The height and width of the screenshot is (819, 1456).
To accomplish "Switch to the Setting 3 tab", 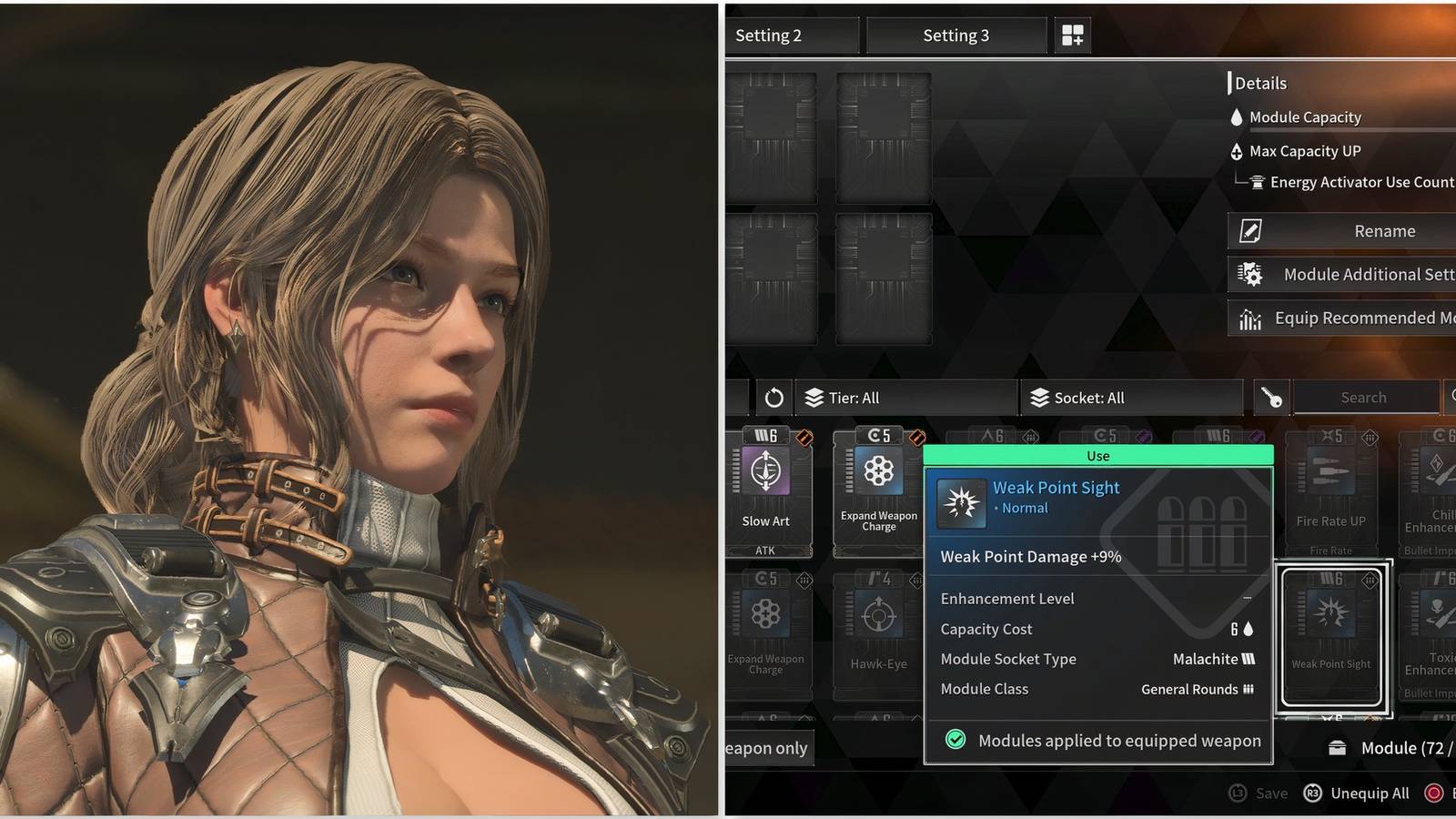I will pos(956,35).
